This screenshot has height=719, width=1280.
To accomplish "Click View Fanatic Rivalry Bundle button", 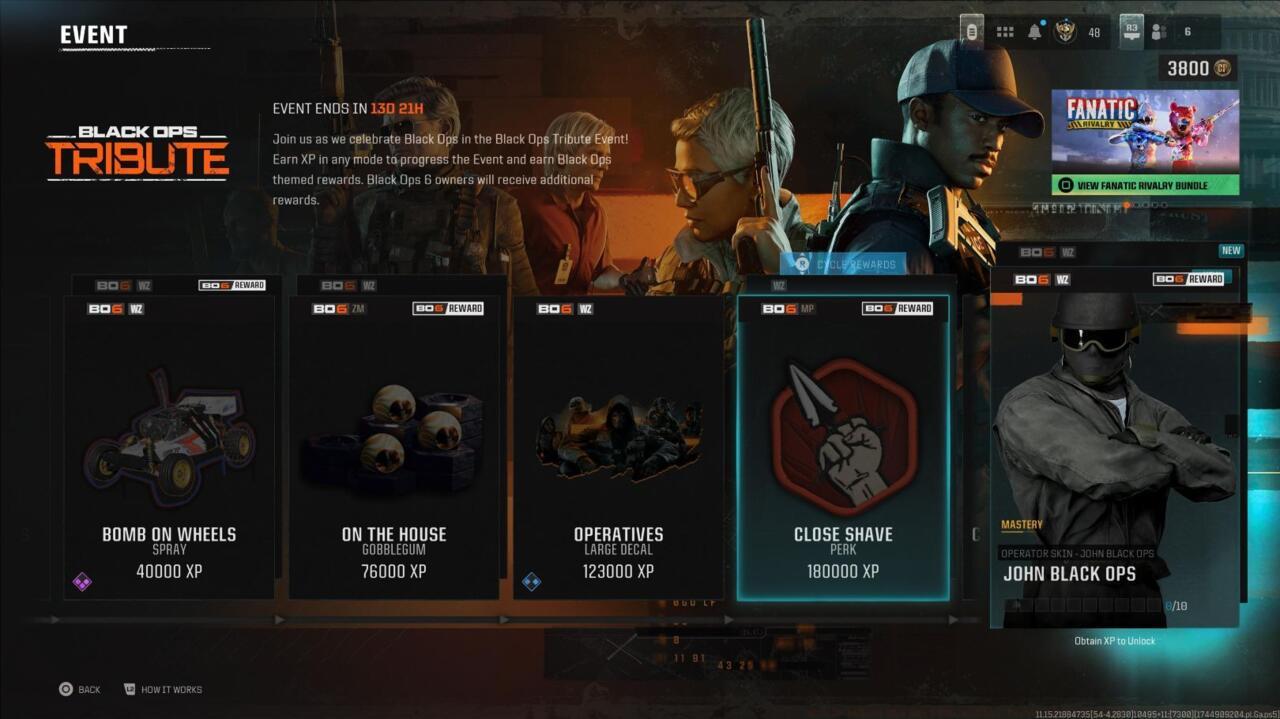I will 1145,185.
